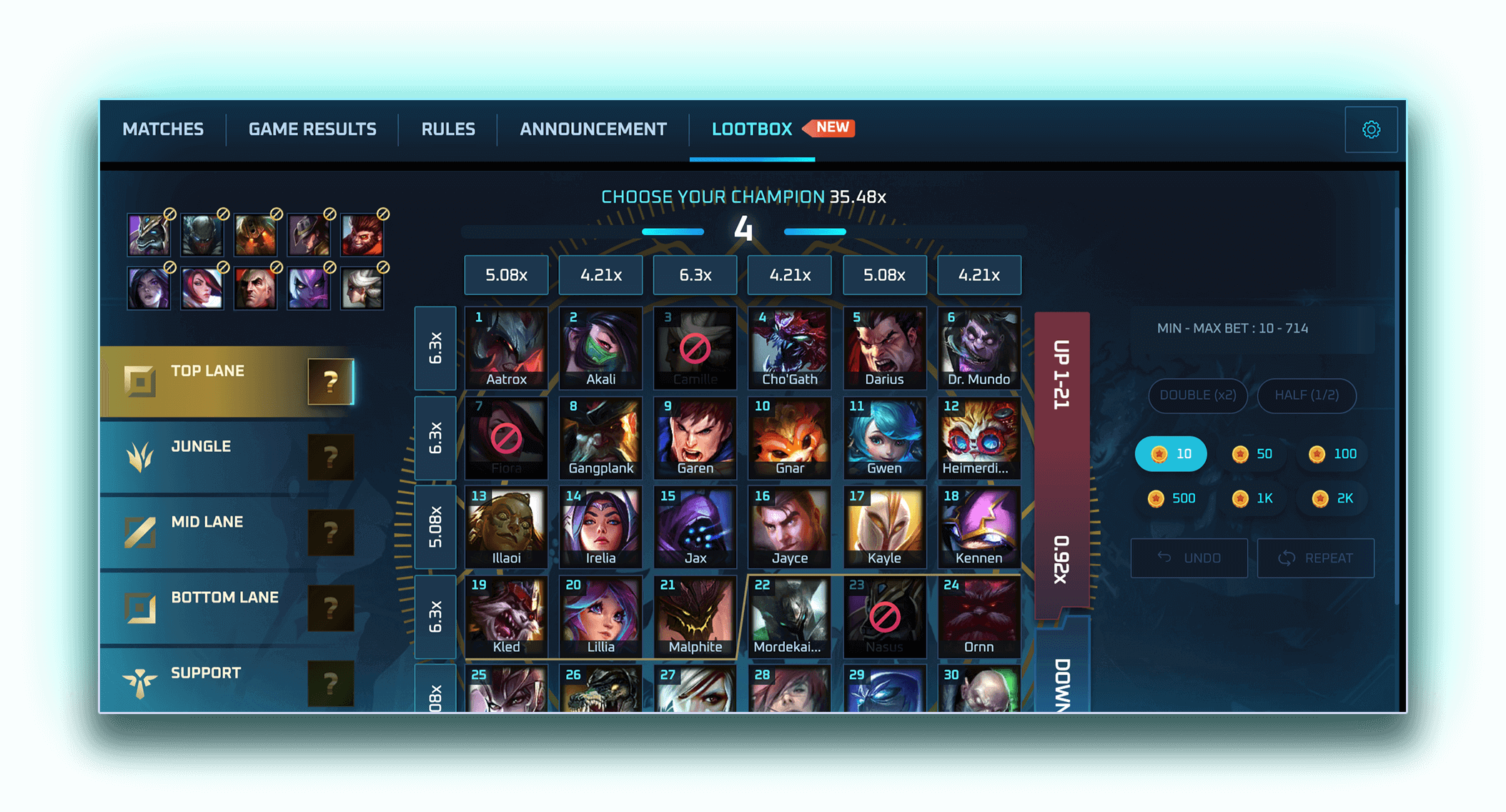Screen dimensions: 1506x812
Task: Select the 50 coin bet chip
Action: 1253,453
